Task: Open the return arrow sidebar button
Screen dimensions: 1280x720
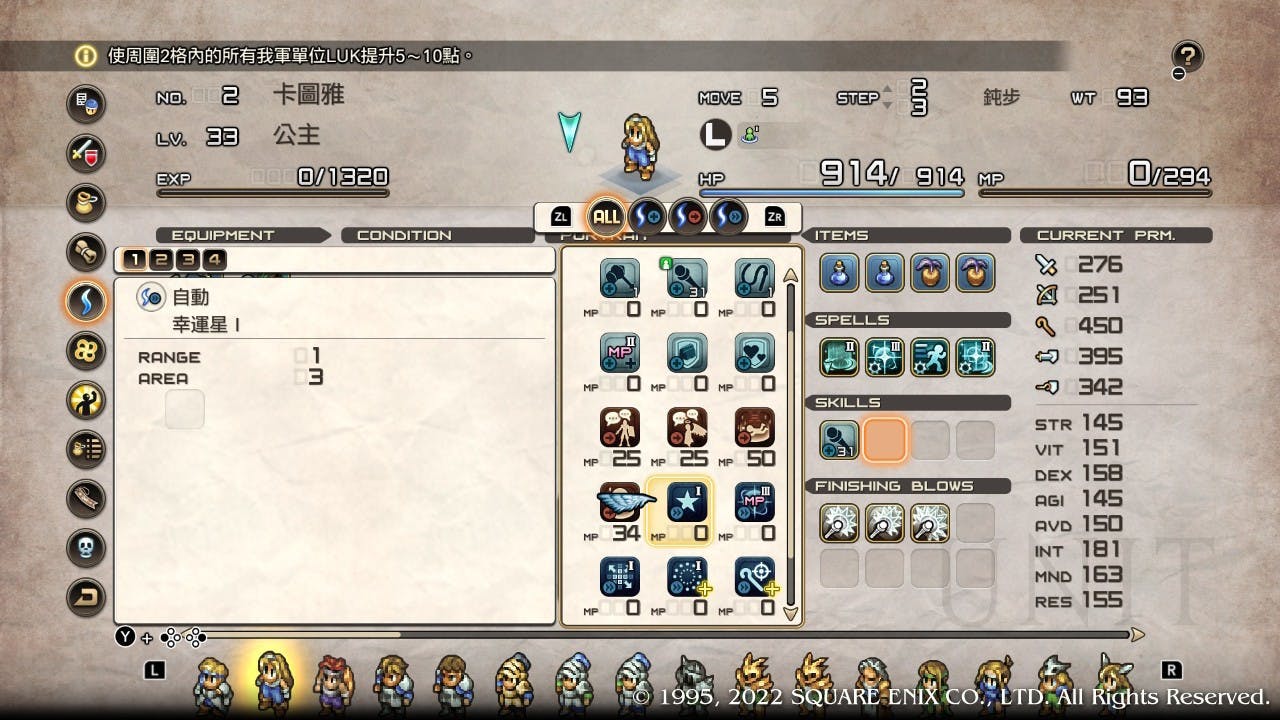Action: click(x=86, y=597)
